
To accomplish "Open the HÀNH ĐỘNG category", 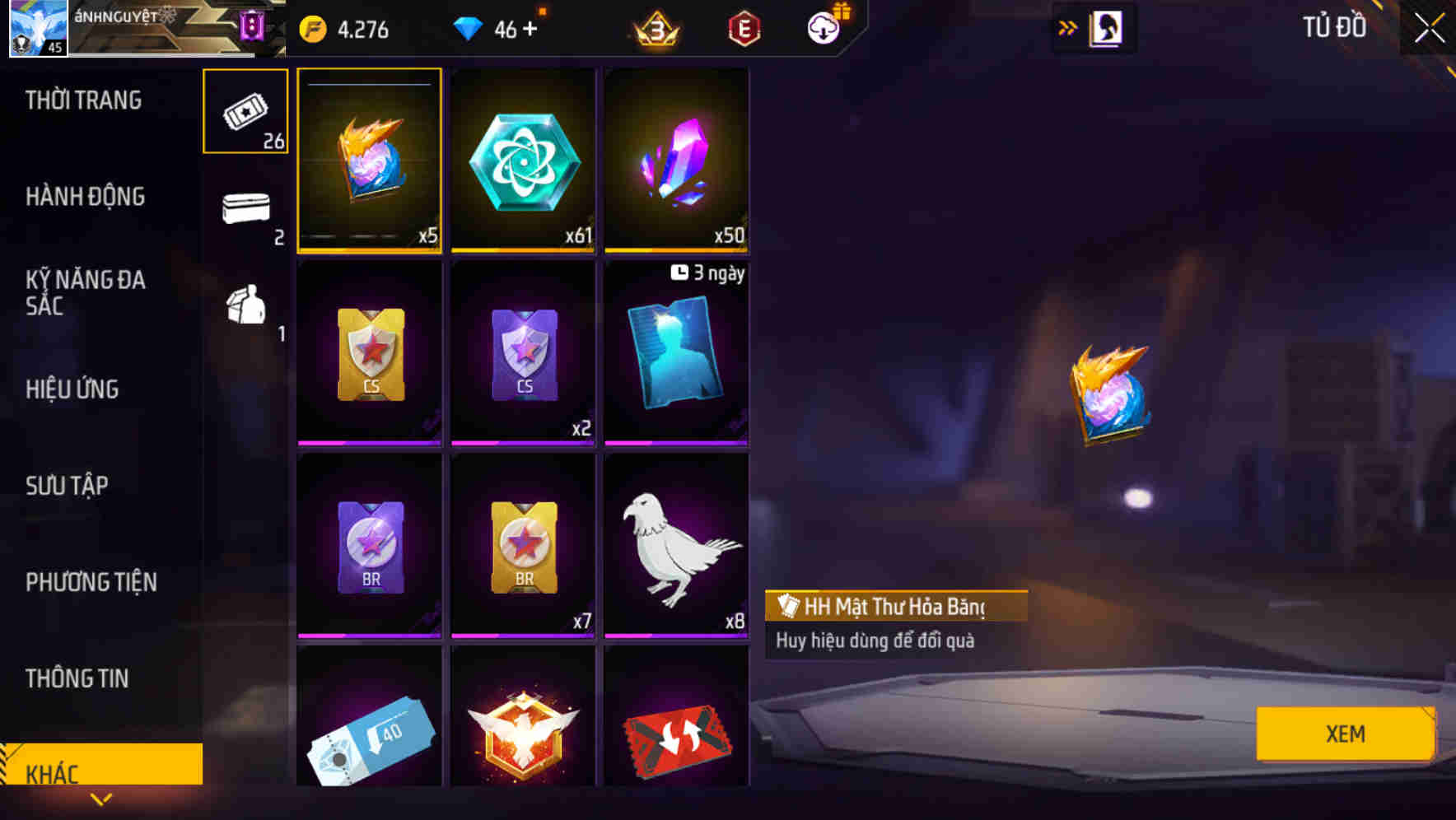I will pos(84,197).
